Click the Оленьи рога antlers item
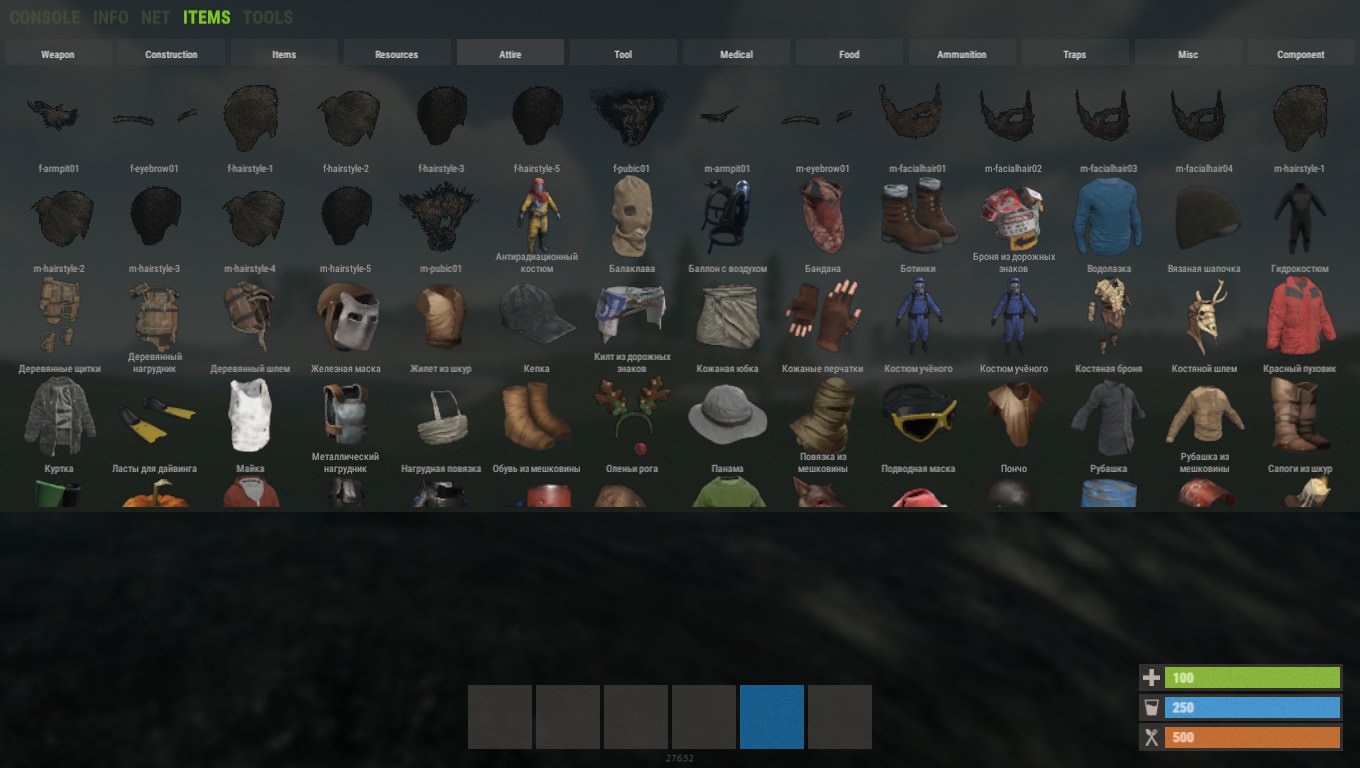Screen dimensions: 1360x768 (x=632, y=416)
